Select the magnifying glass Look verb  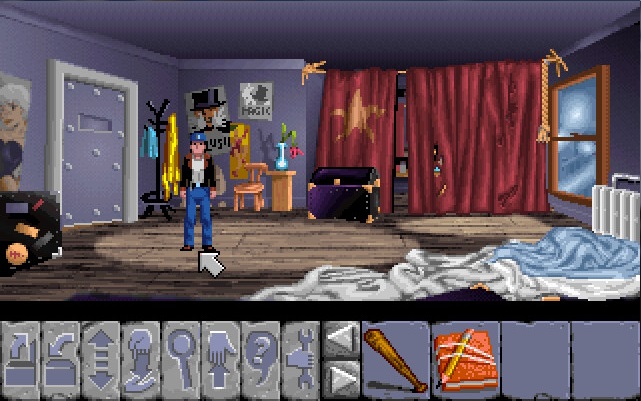tap(182, 358)
